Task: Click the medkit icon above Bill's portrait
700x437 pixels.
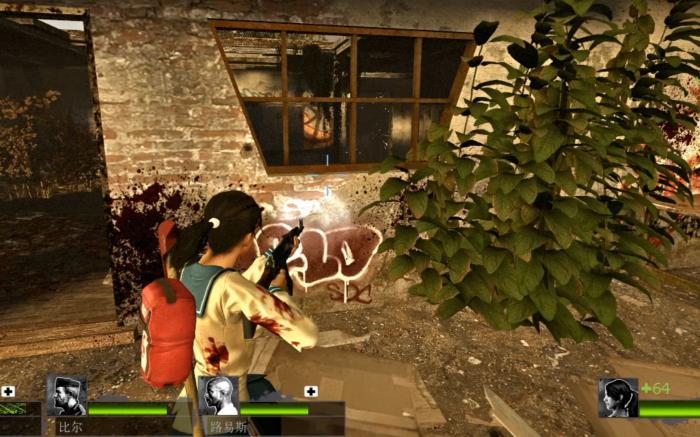Action: point(8,391)
